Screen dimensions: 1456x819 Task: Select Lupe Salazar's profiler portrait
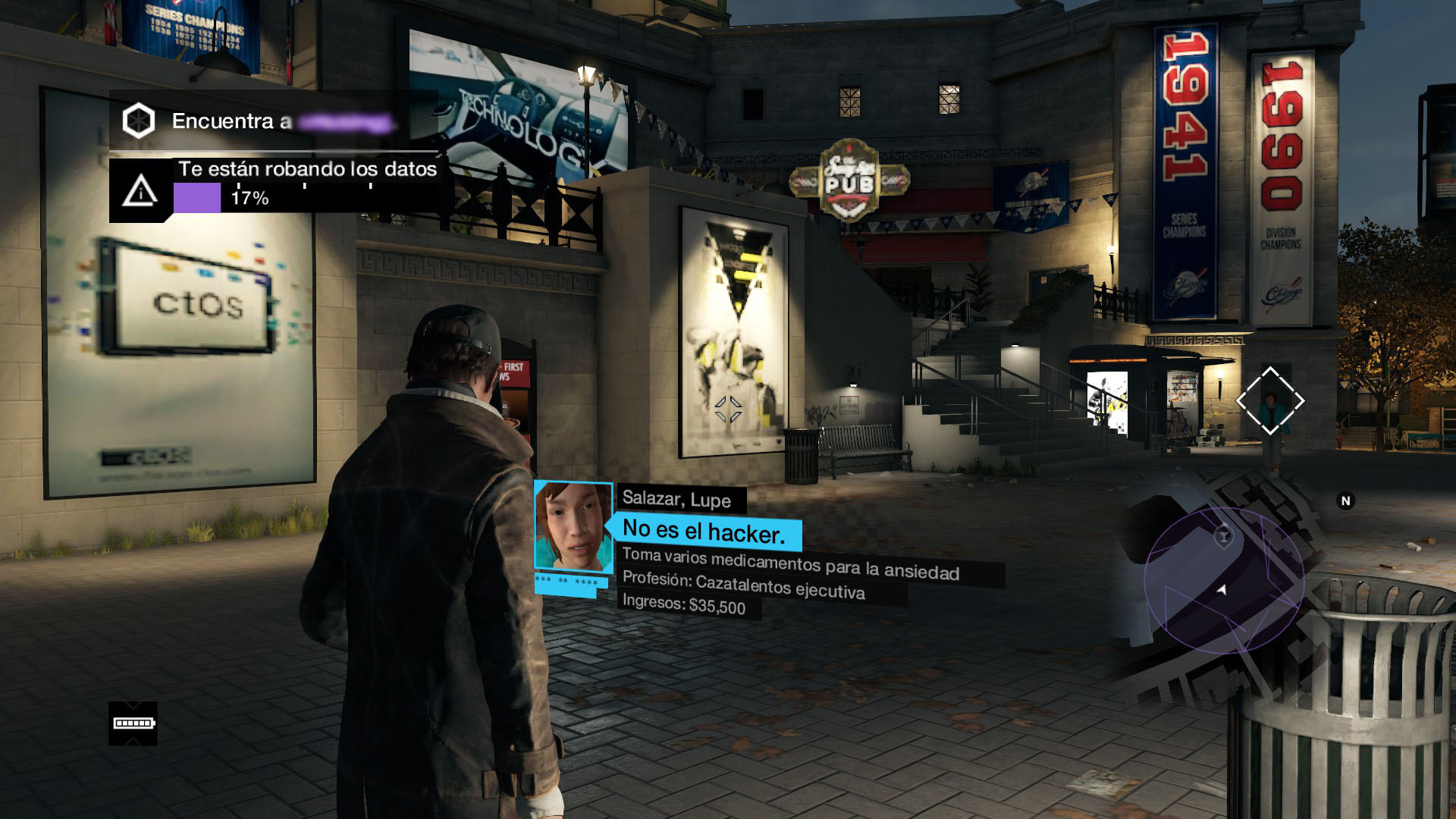tap(573, 526)
